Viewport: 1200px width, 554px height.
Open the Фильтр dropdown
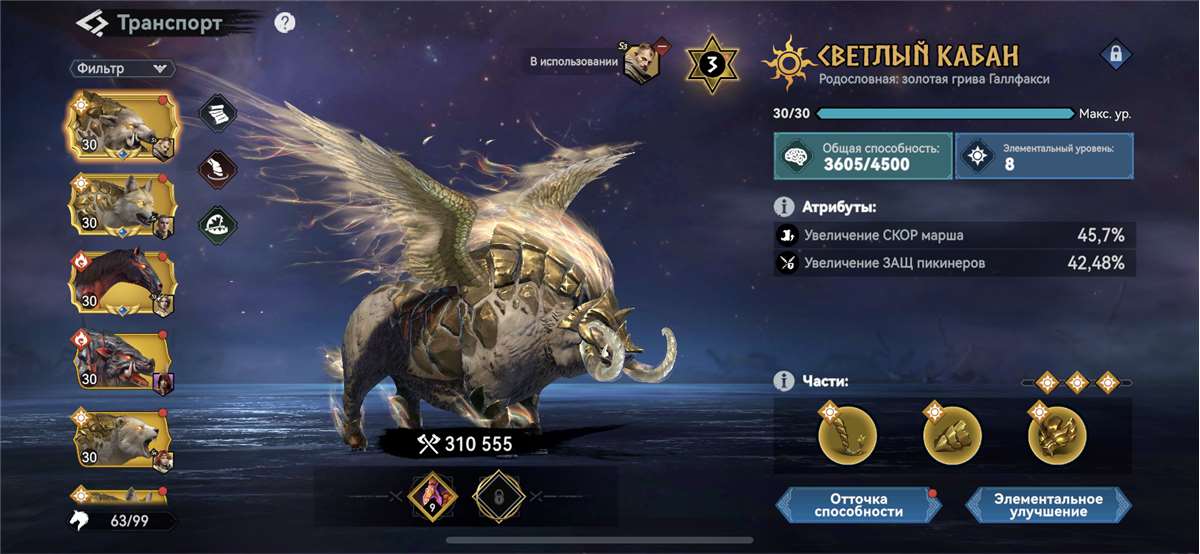point(122,69)
